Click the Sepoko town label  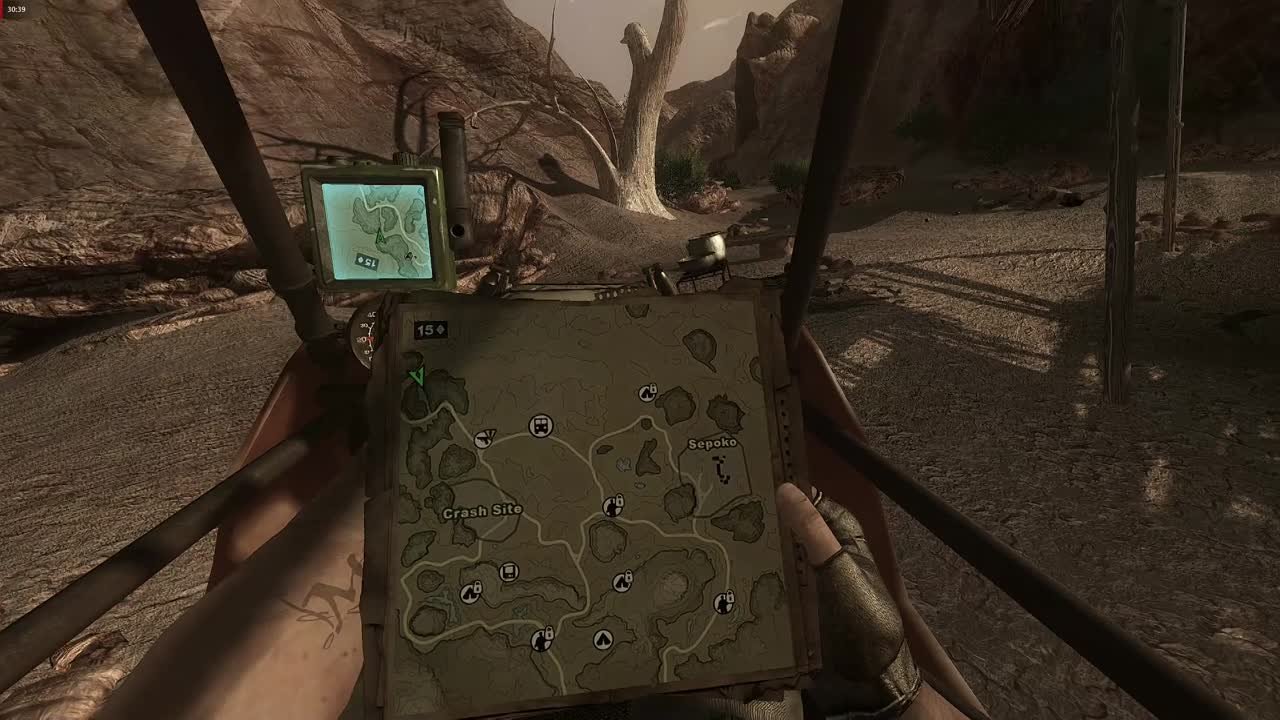click(713, 446)
